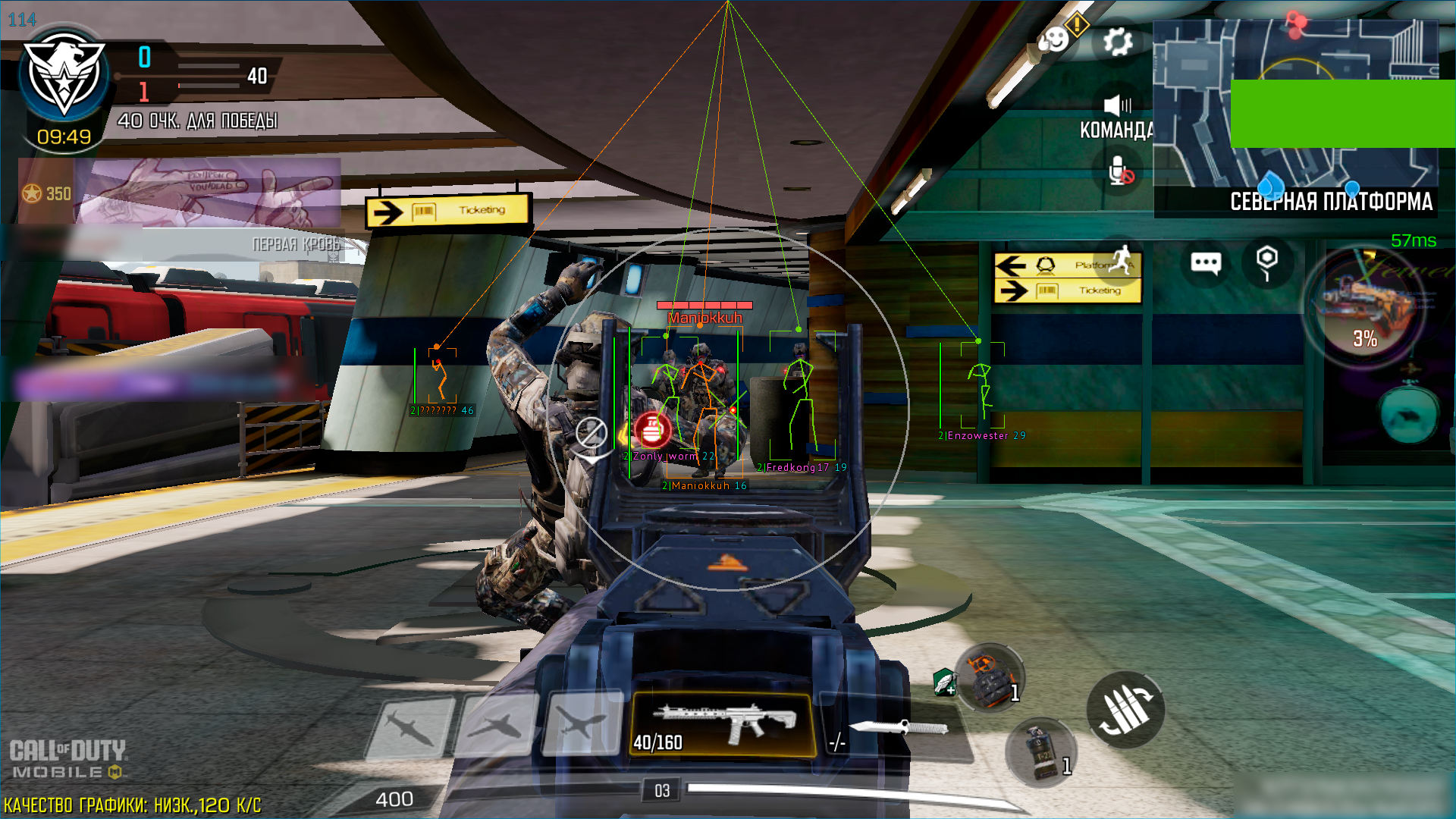Toggle the running man sprint icon

(1122, 260)
